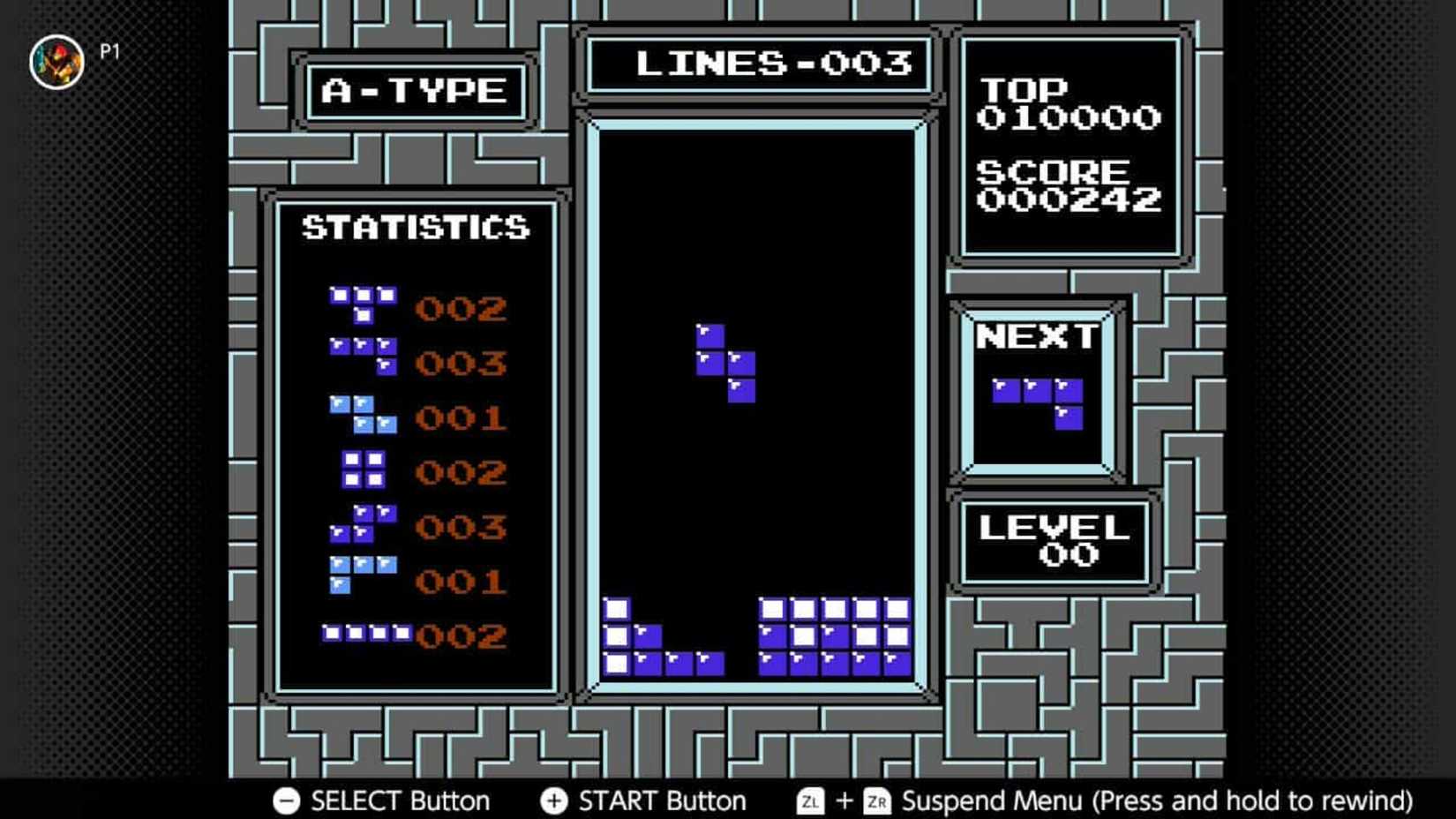Click the START Button label
1456x819 pixels.
[x=662, y=800]
